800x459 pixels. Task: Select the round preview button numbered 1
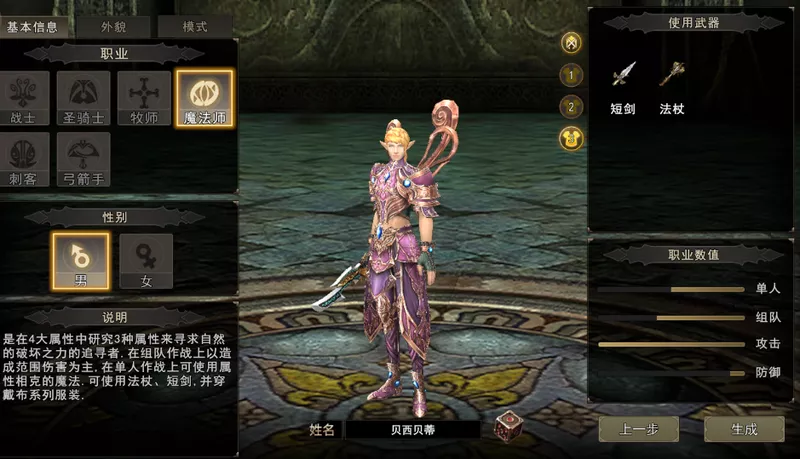(x=572, y=74)
